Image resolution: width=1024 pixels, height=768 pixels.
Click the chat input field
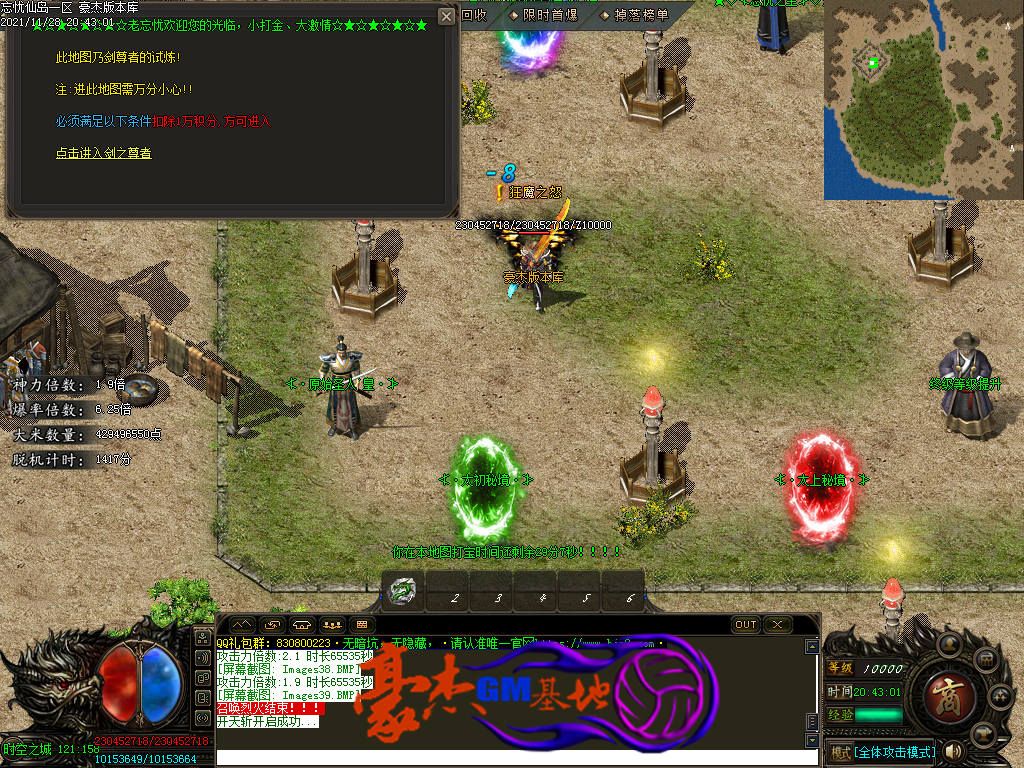[510, 757]
